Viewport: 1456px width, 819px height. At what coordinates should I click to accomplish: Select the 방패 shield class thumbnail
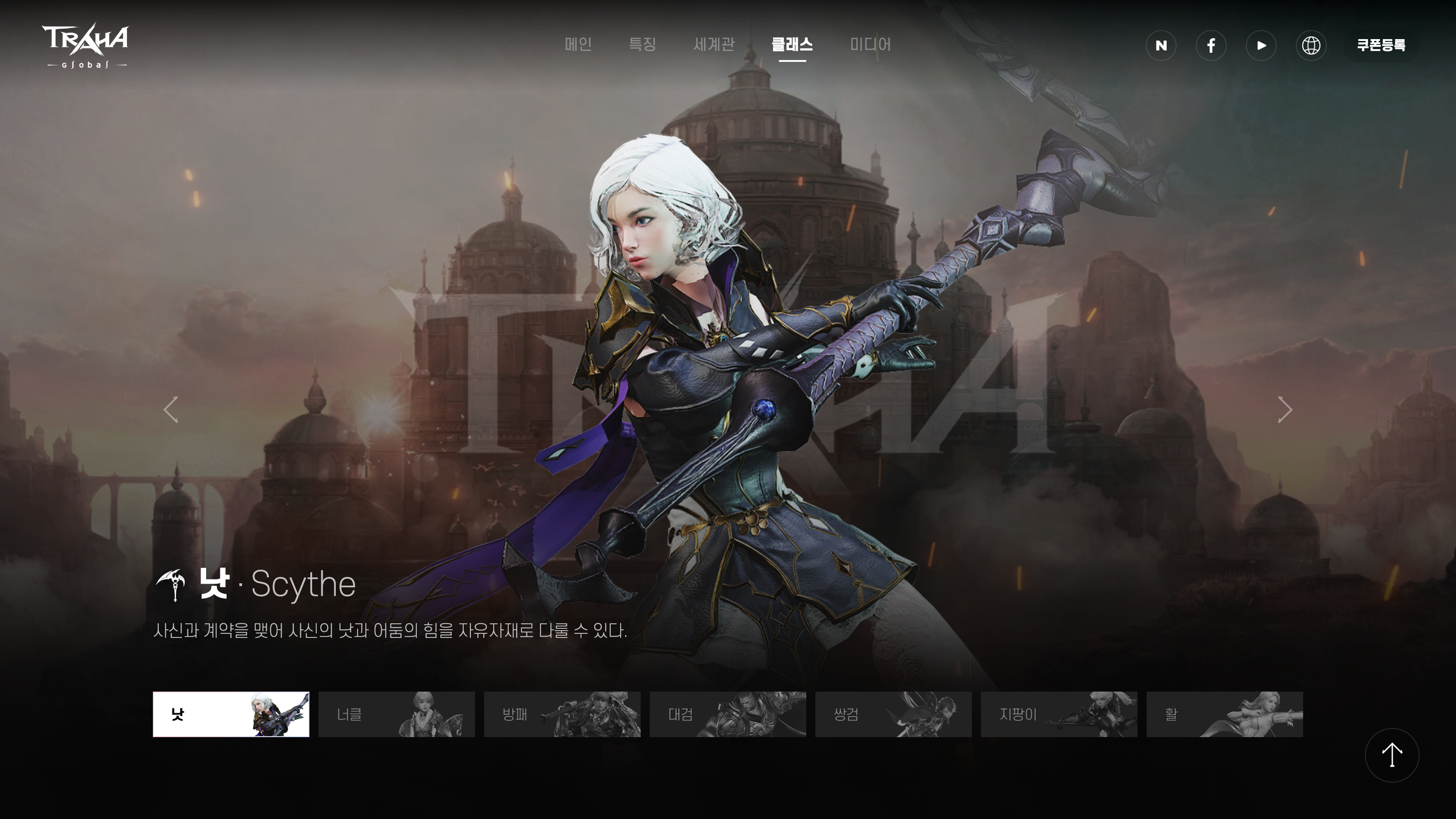tap(562, 714)
